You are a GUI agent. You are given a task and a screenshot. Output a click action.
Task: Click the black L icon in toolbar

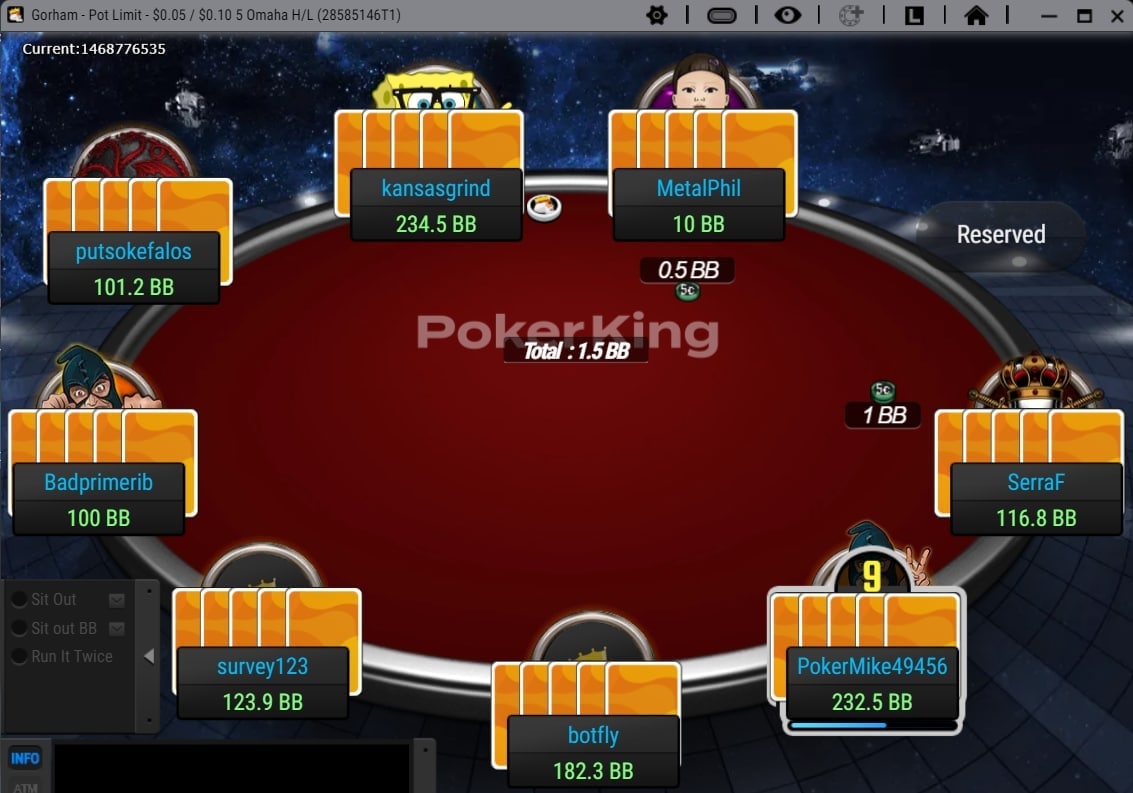click(x=914, y=15)
